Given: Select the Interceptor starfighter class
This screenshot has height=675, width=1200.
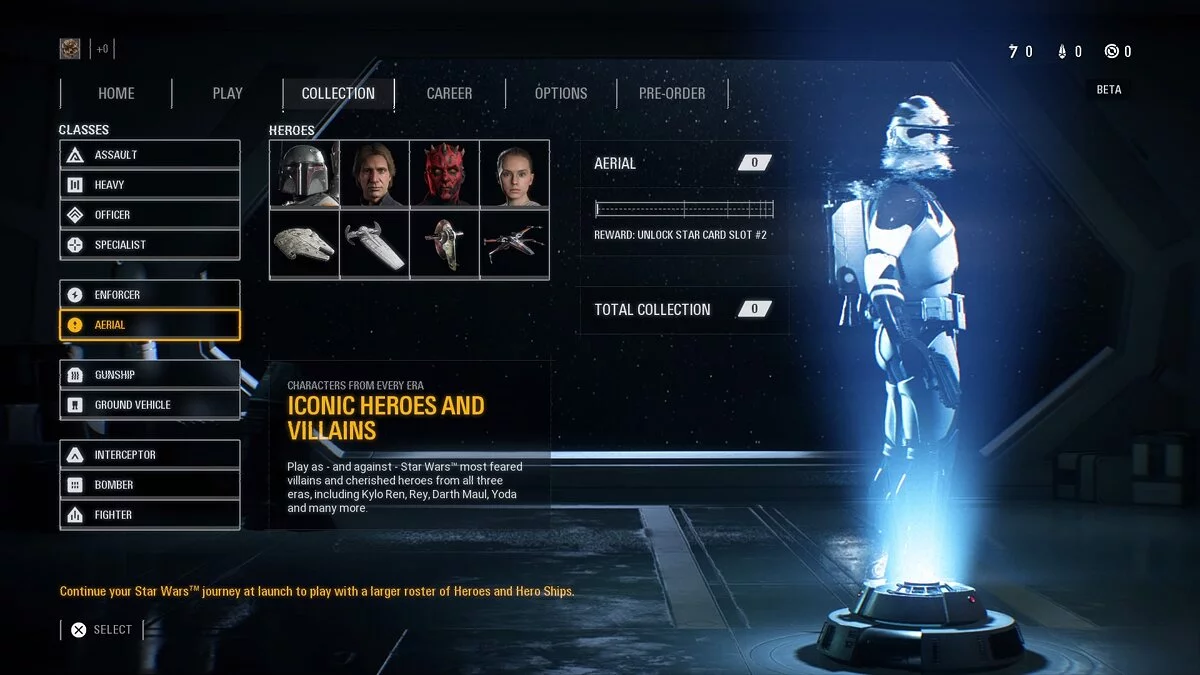Looking at the screenshot, I should click(x=150, y=455).
